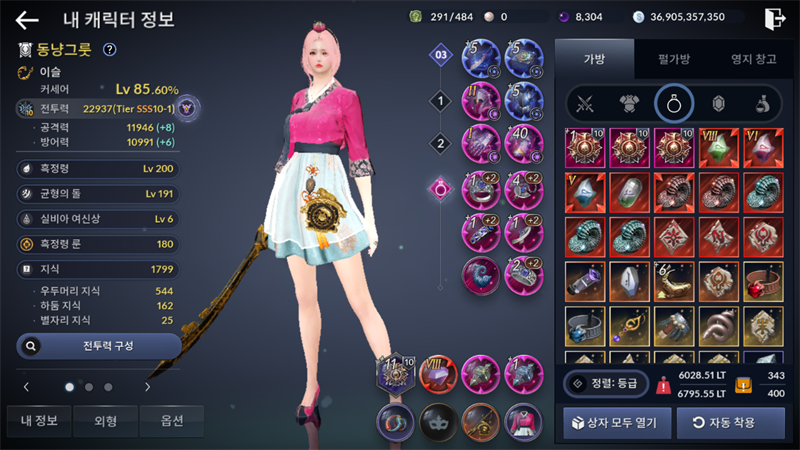Switch to the 옵션 tab
800x450 pixels.
(171, 421)
